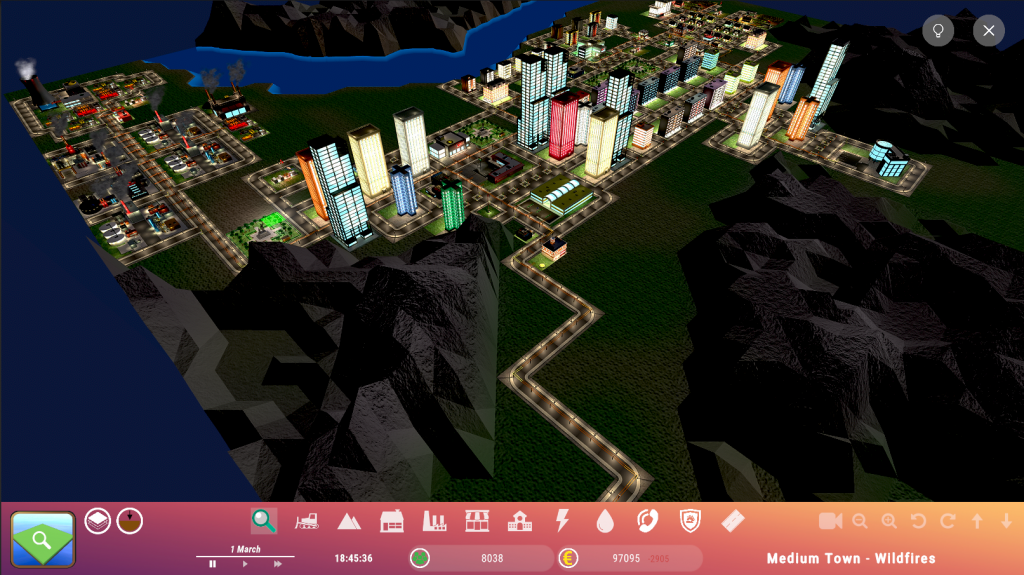
Task: Open the commercial shop category
Action: [x=477, y=521]
